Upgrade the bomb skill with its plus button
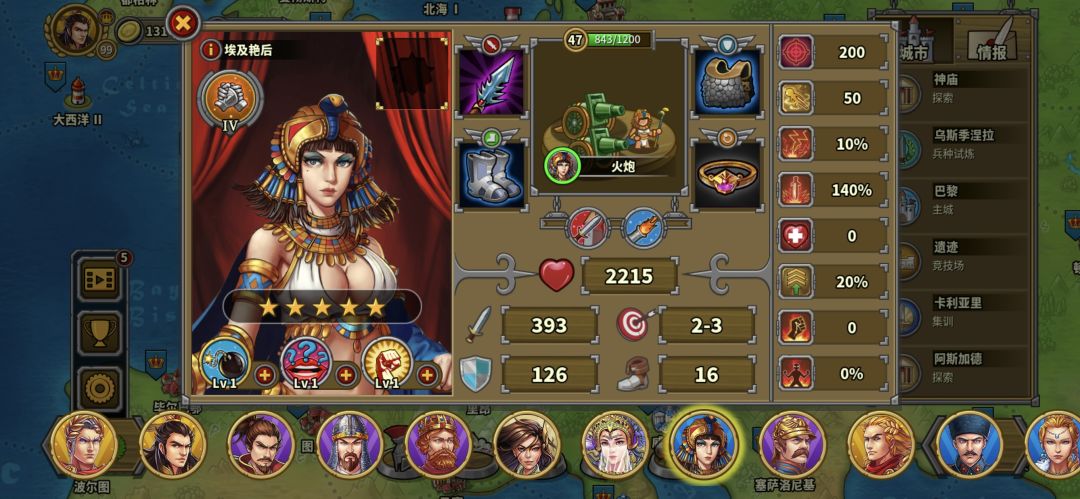This screenshot has width=1080, height=499. pyautogui.click(x=264, y=375)
